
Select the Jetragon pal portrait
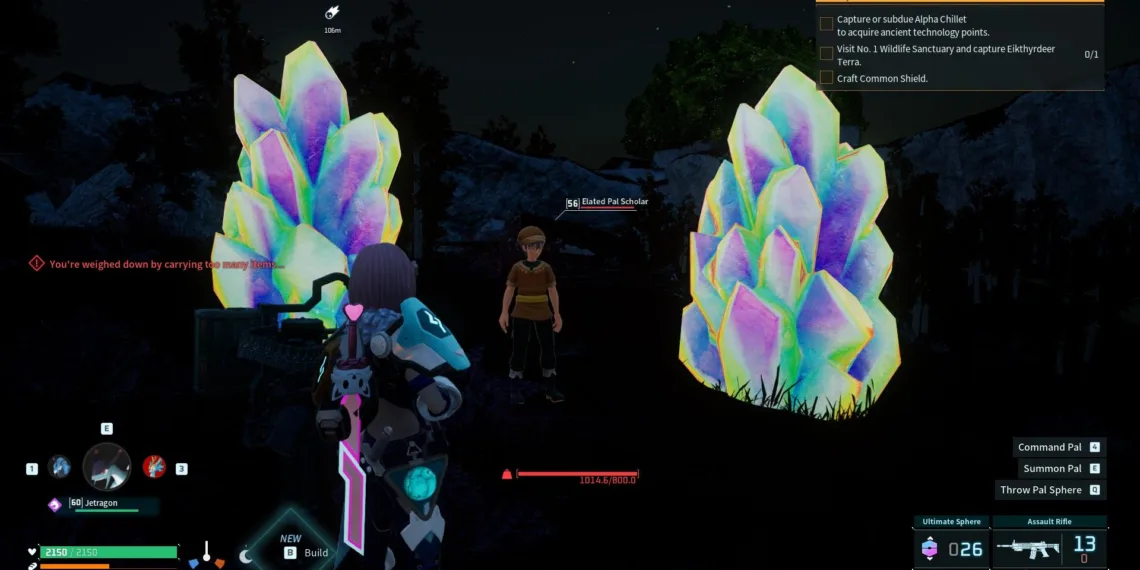tap(106, 466)
